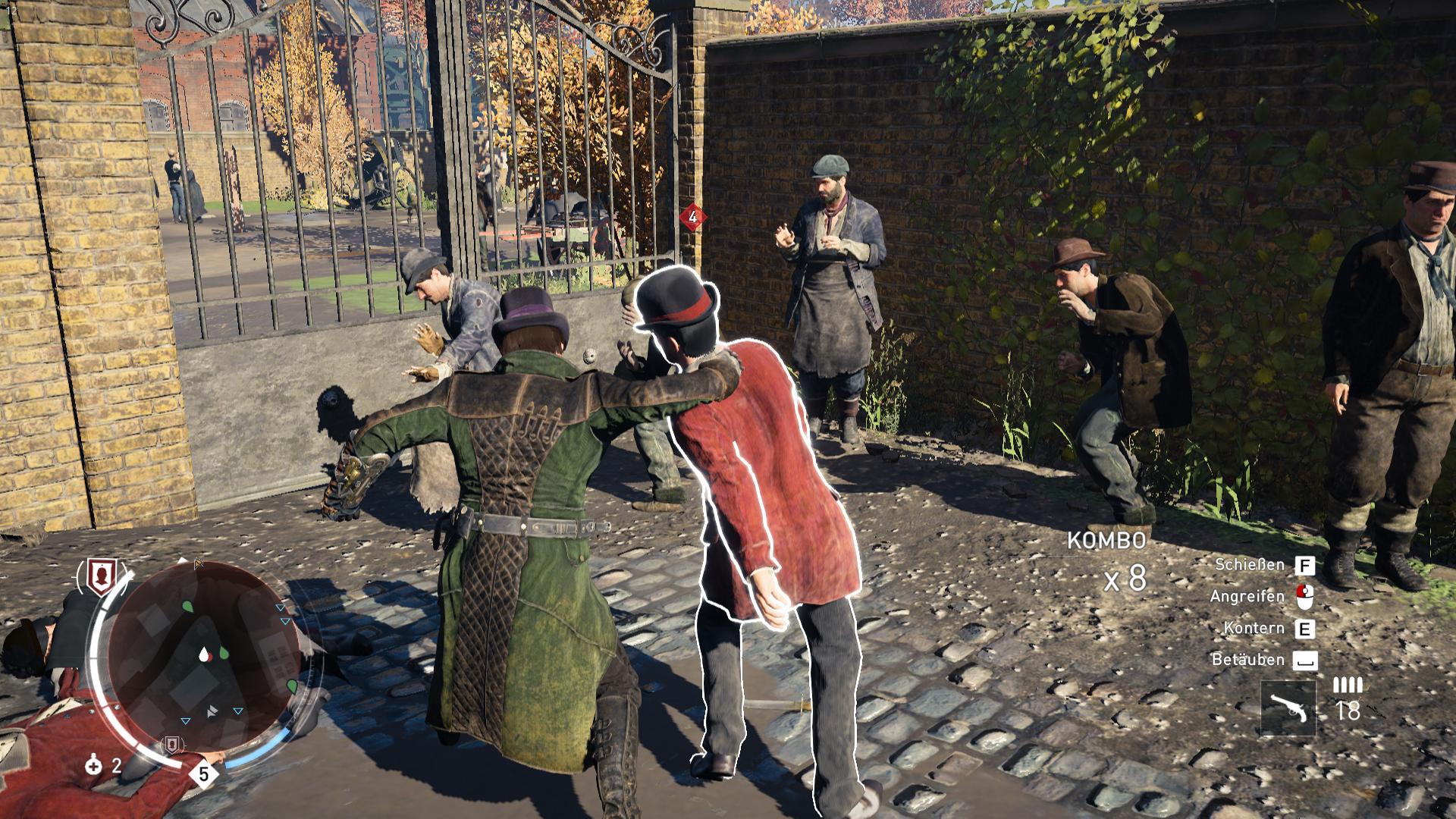Click the shield emblem at the minimap bottom
Viewport: 1456px width, 819px height.
click(x=172, y=744)
